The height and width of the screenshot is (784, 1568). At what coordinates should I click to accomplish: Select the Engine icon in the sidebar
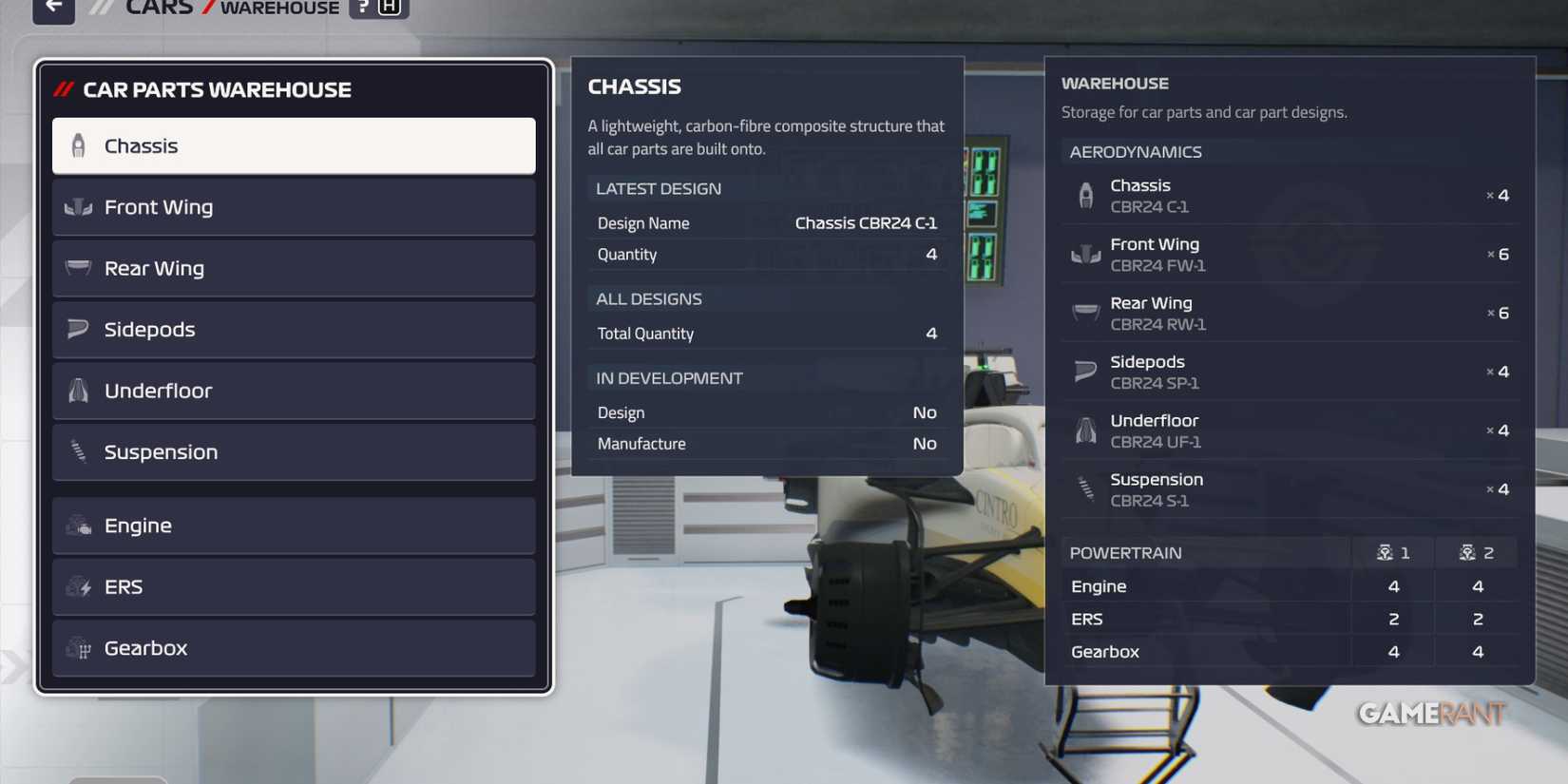click(x=77, y=525)
